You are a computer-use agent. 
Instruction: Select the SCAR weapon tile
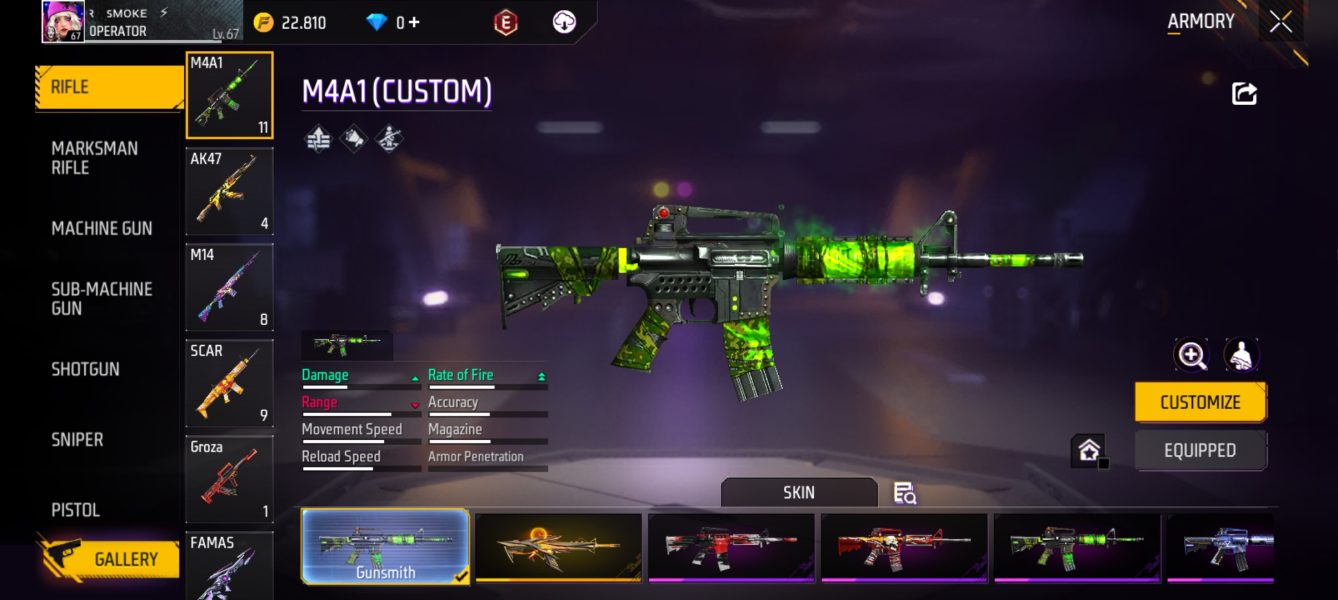click(229, 383)
